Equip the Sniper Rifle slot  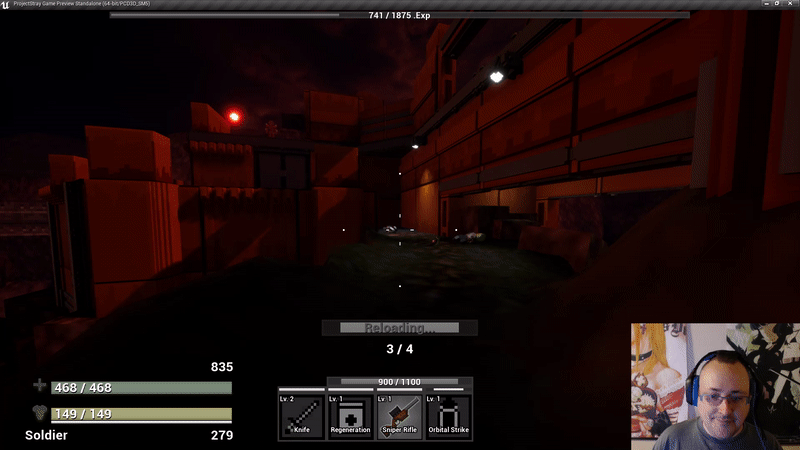[x=400, y=414]
